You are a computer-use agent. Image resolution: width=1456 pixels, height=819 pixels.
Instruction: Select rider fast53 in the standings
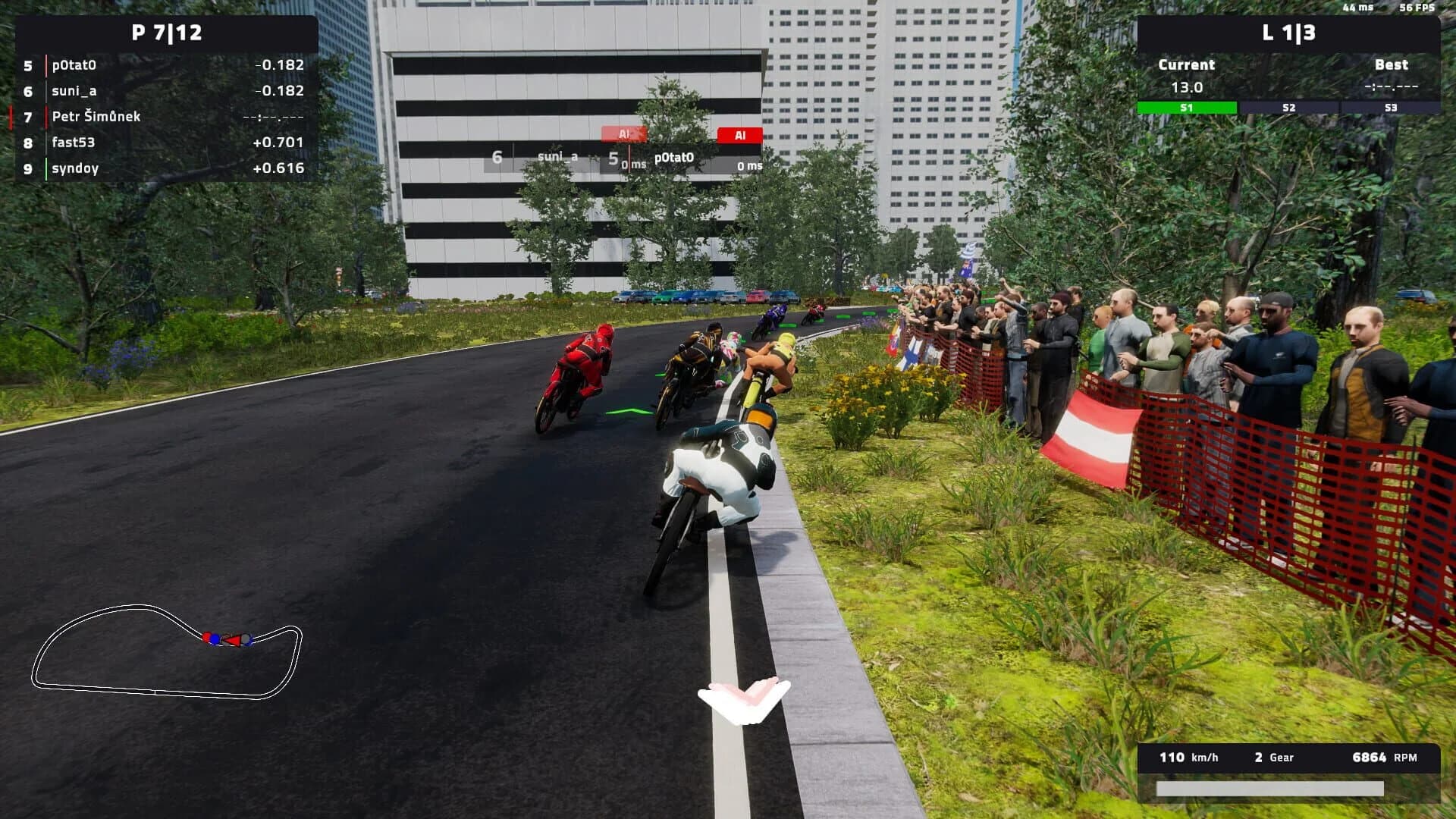72,143
